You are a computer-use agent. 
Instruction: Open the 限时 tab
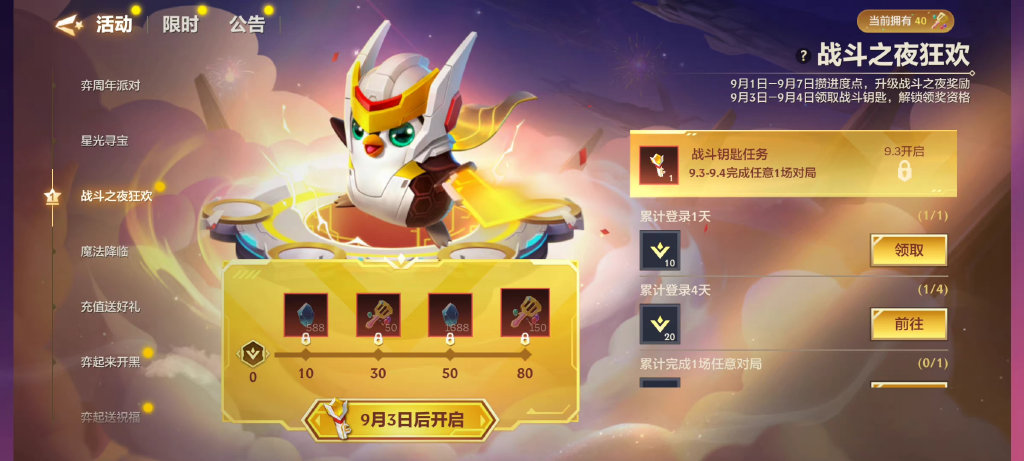pyautogui.click(x=182, y=25)
